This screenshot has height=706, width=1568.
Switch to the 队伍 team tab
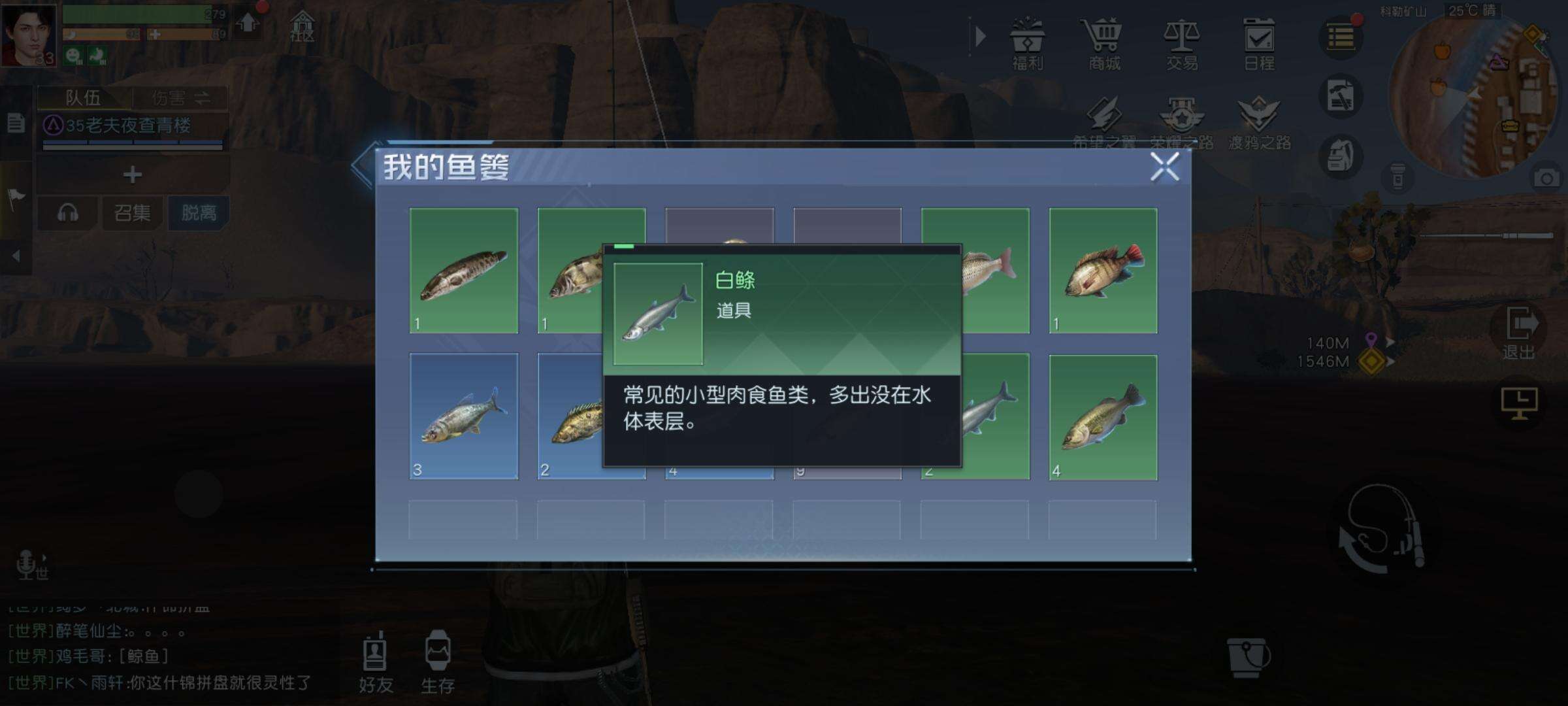84,98
